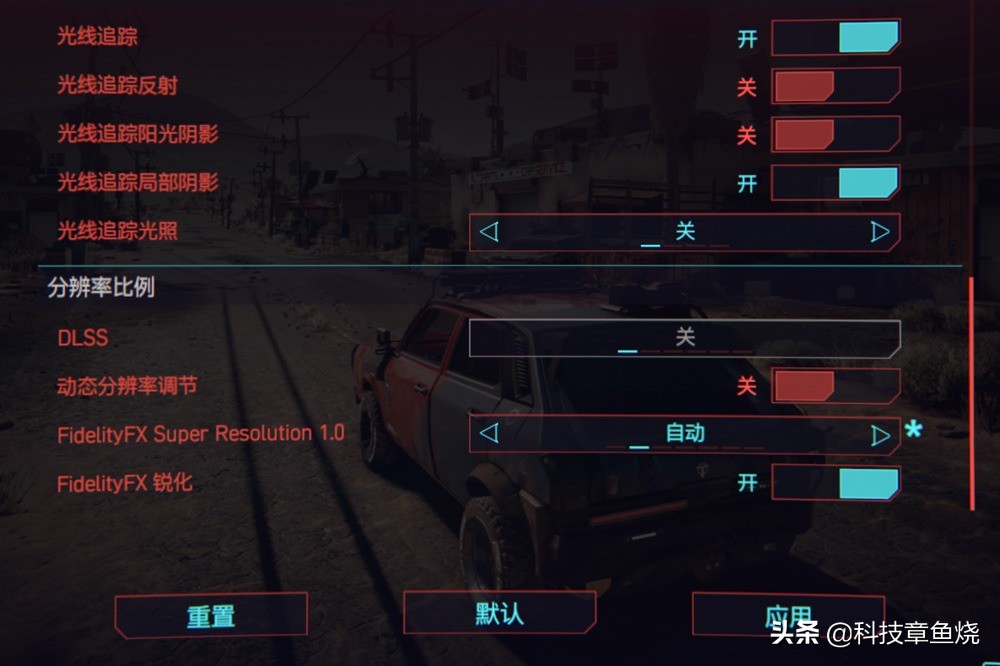1000x666 pixels.
Task: Advance FidelityFX Super Resolution 1.0 right arrow
Action: coord(879,434)
